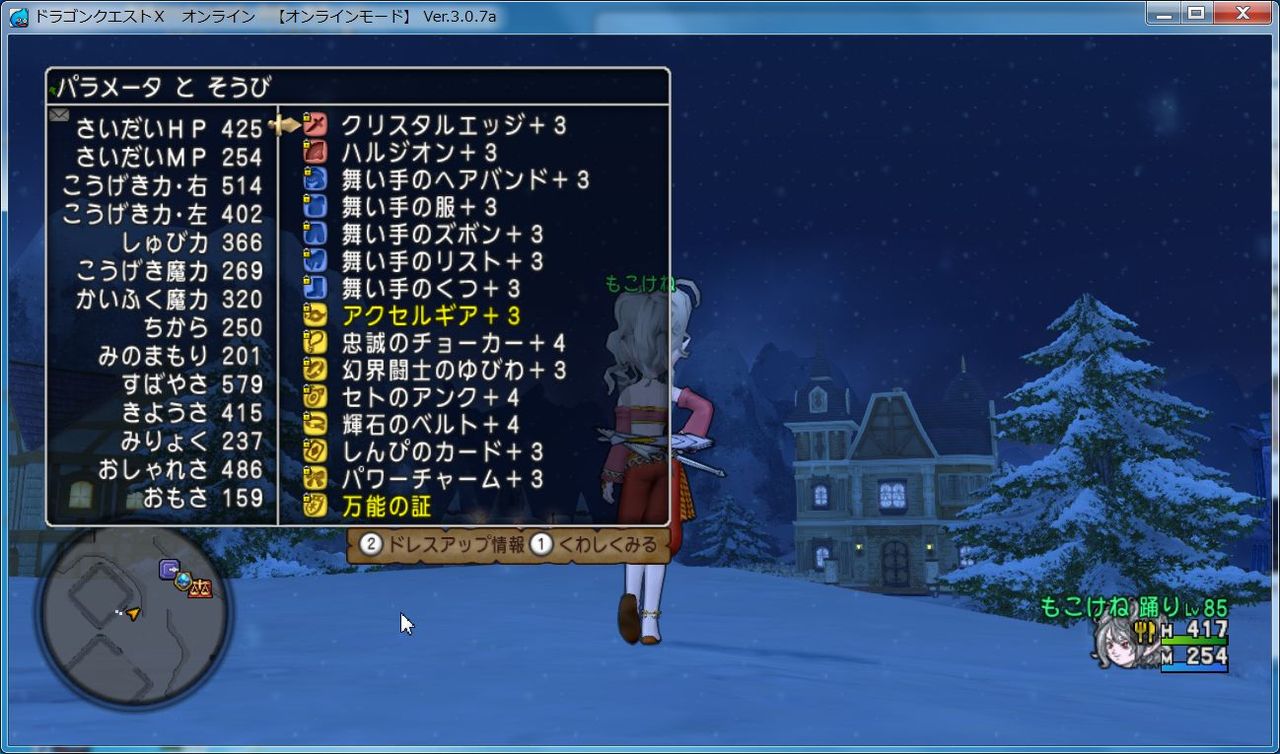Click the purple zoom icon on the minimap
This screenshot has height=754, width=1280.
[168, 567]
